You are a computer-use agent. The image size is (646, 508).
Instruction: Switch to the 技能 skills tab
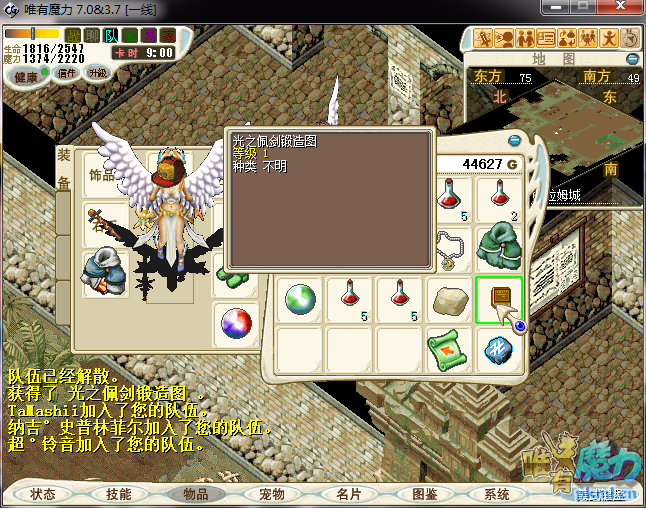pyautogui.click(x=118, y=494)
